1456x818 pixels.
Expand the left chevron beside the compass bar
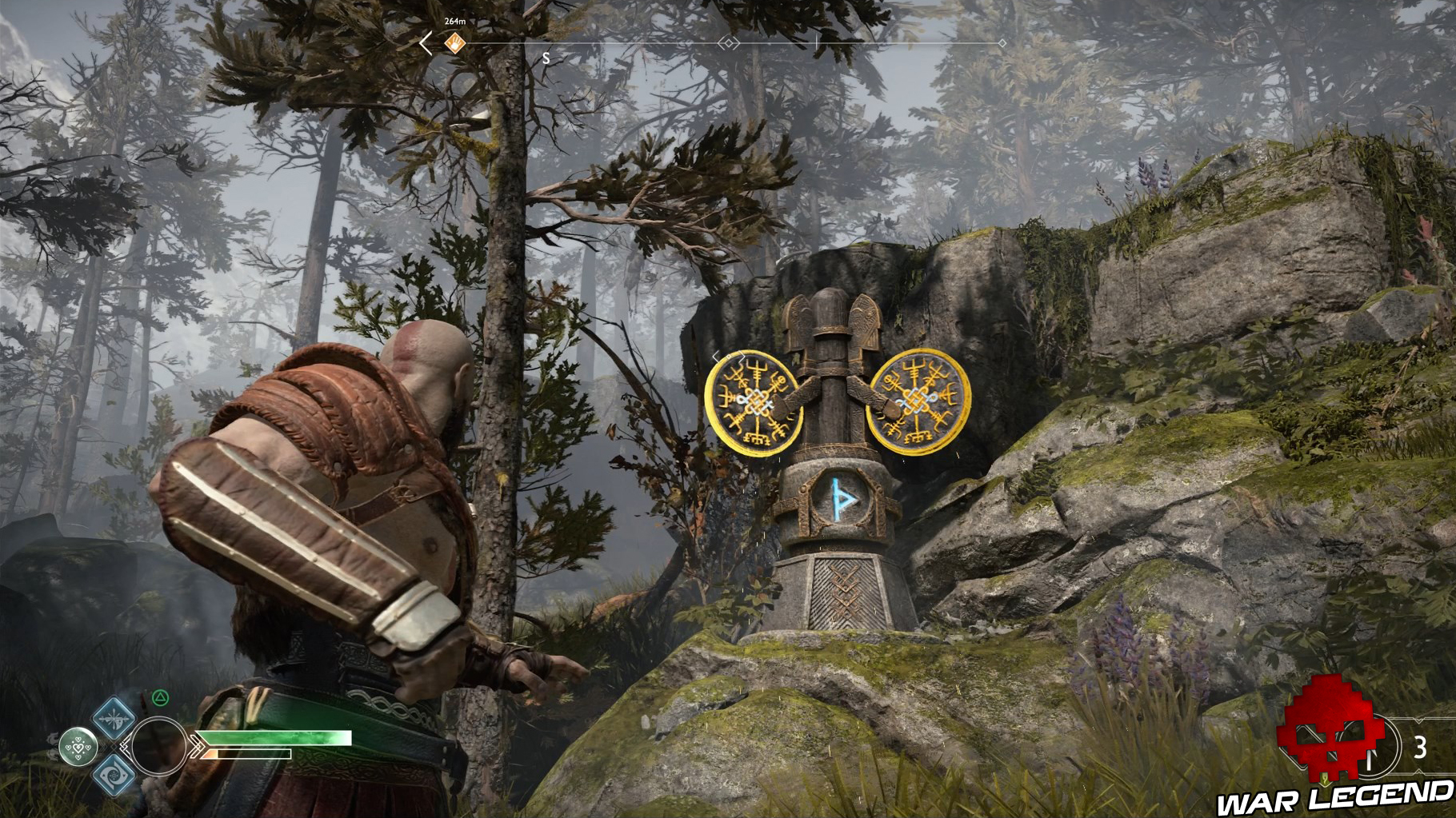point(425,44)
